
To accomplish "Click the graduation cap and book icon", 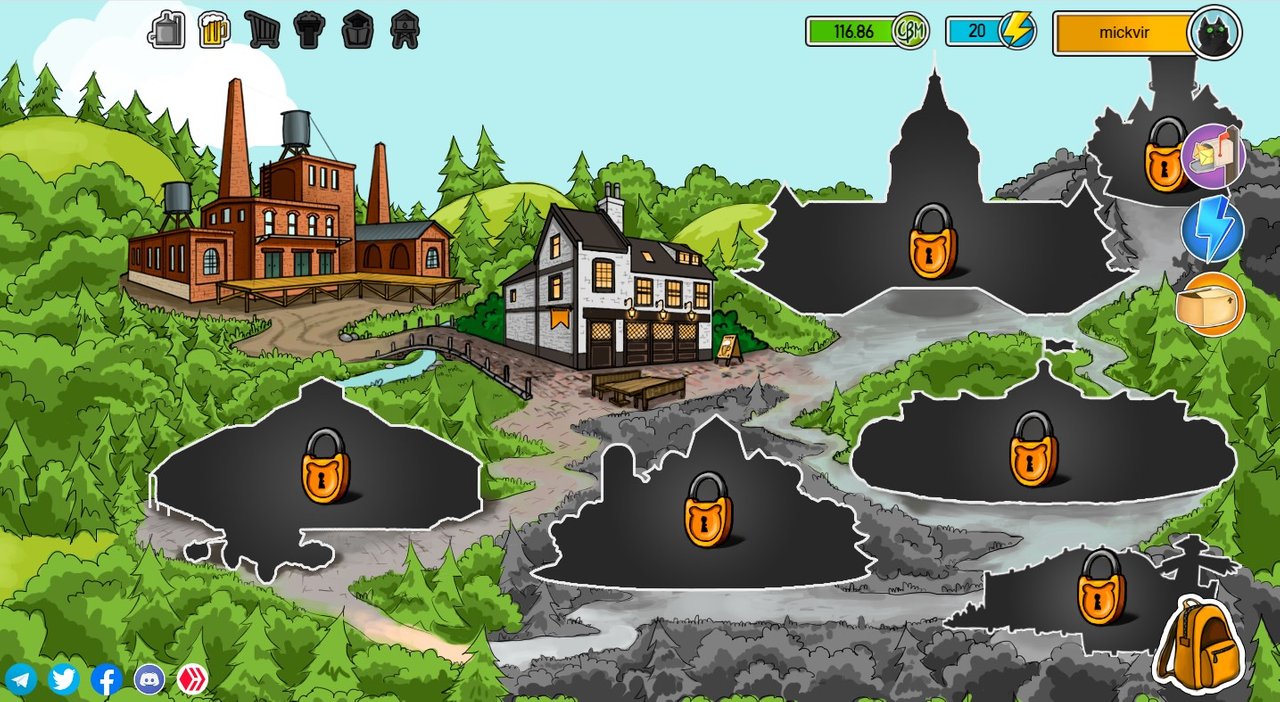I will (357, 30).
